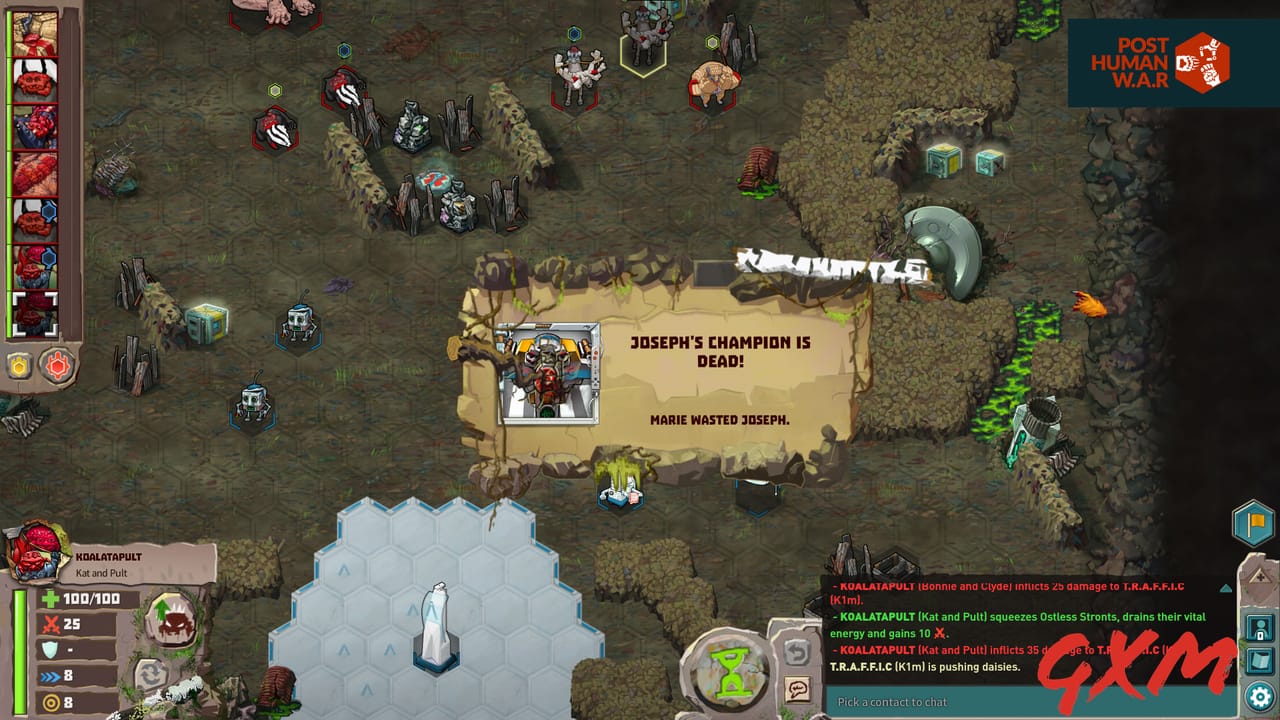1280x720 pixels.
Task: Open the manual via the book icon
Action: 1258,661
